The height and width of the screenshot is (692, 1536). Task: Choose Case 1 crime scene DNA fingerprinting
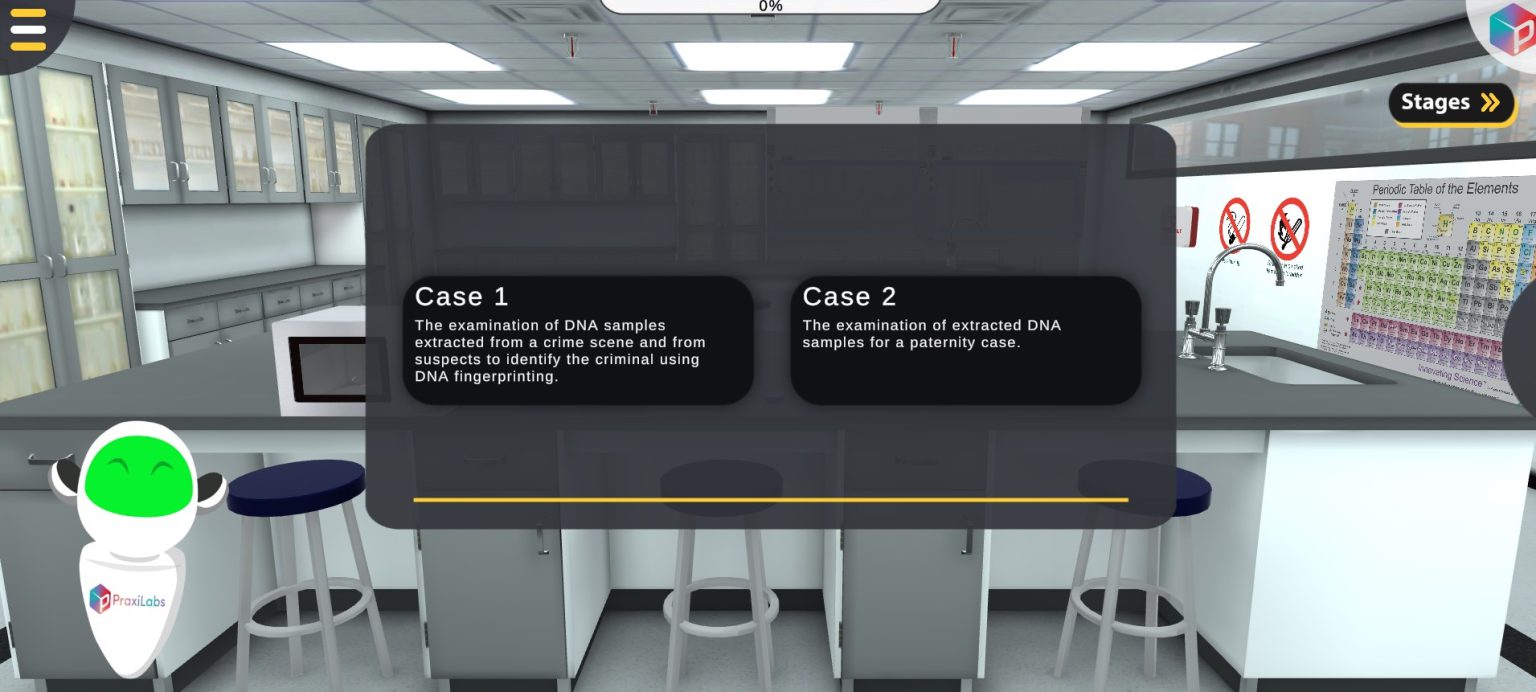click(x=578, y=340)
